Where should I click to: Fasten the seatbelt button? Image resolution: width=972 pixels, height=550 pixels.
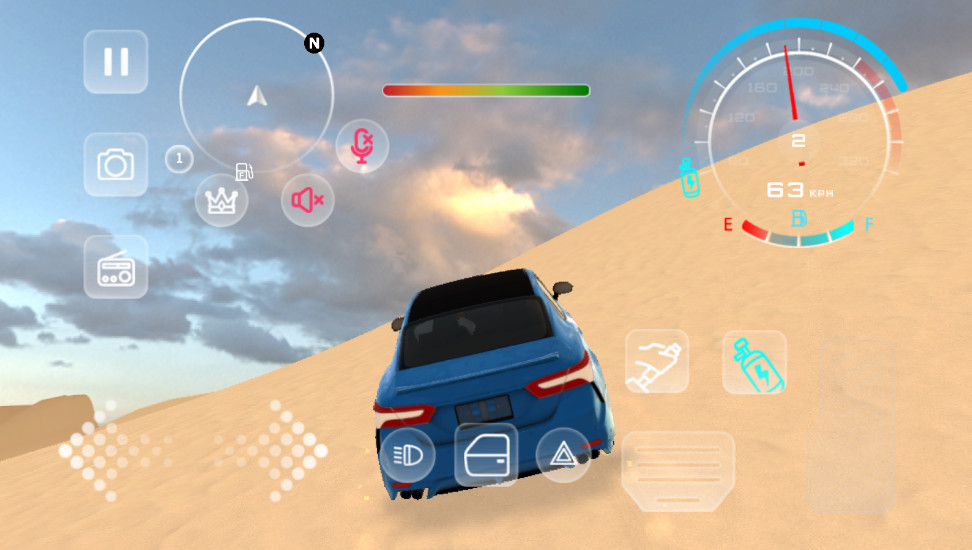657,361
